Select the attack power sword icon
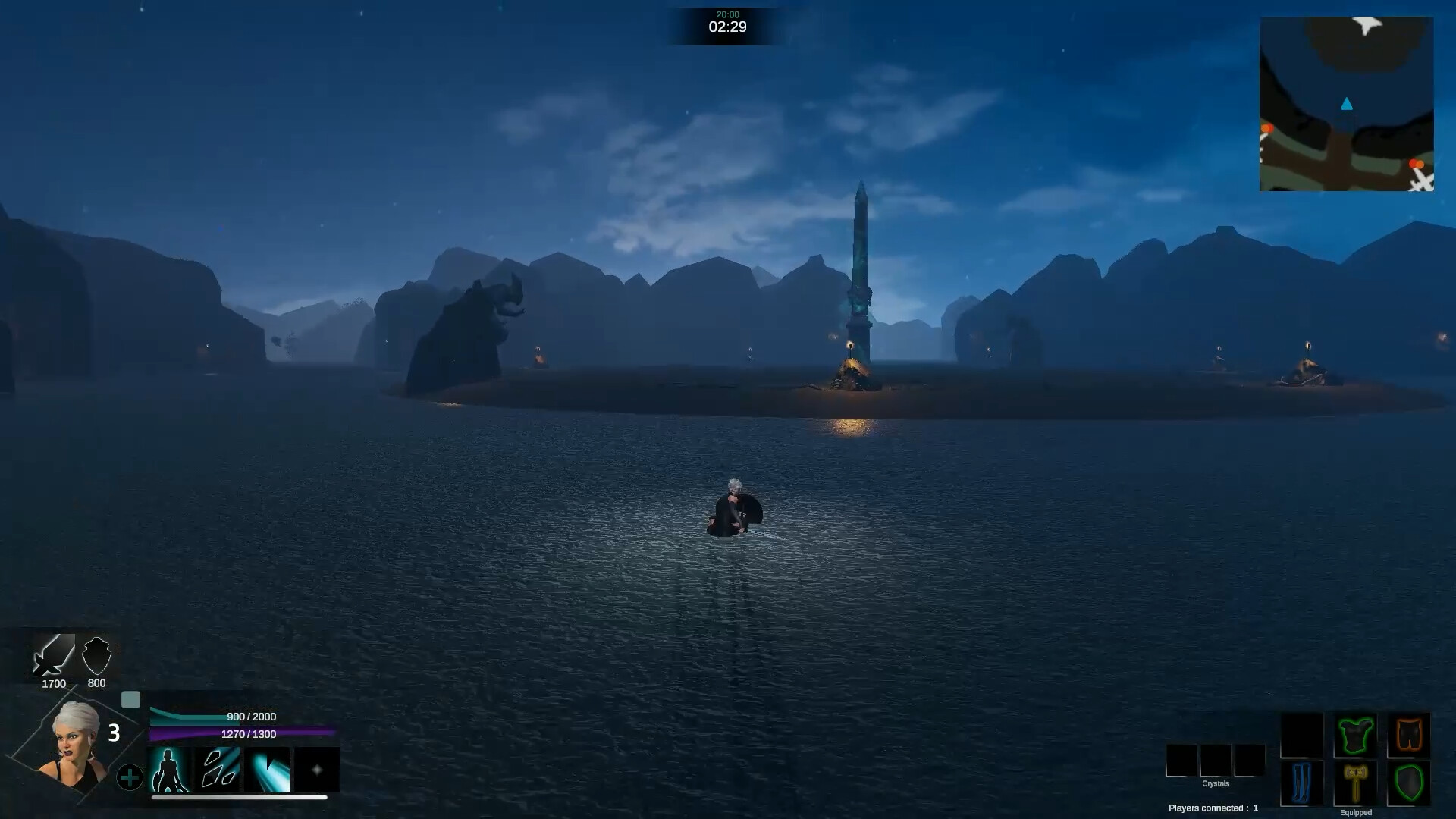 click(52, 657)
